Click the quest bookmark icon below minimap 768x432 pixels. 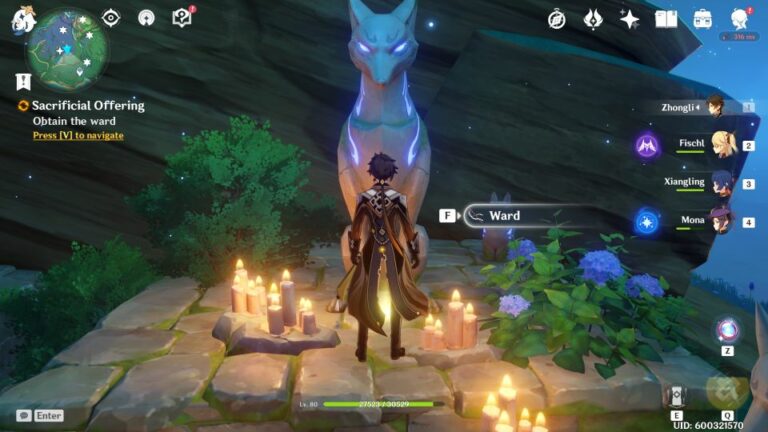pos(22,82)
